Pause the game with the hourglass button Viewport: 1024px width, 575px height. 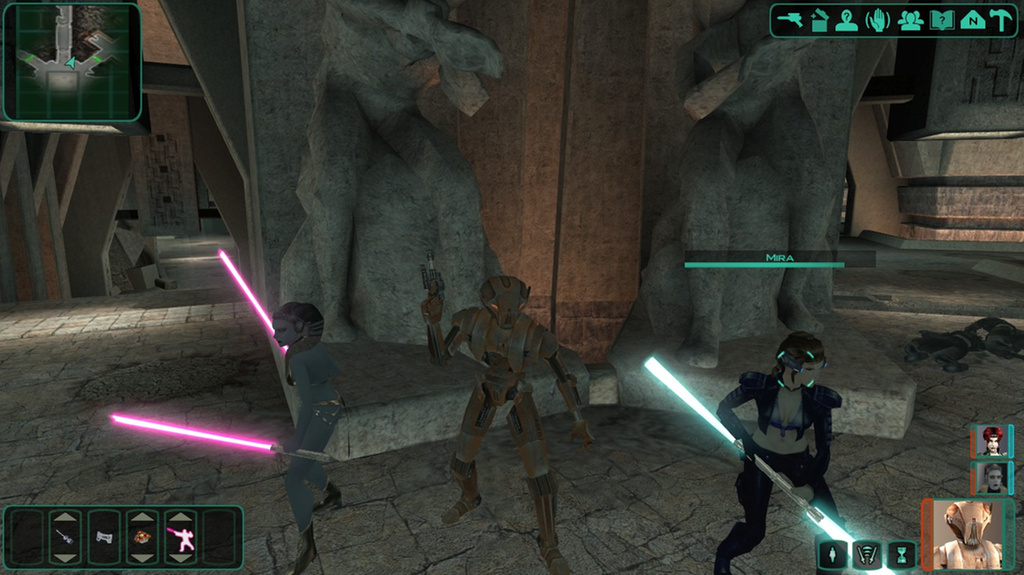(x=902, y=554)
